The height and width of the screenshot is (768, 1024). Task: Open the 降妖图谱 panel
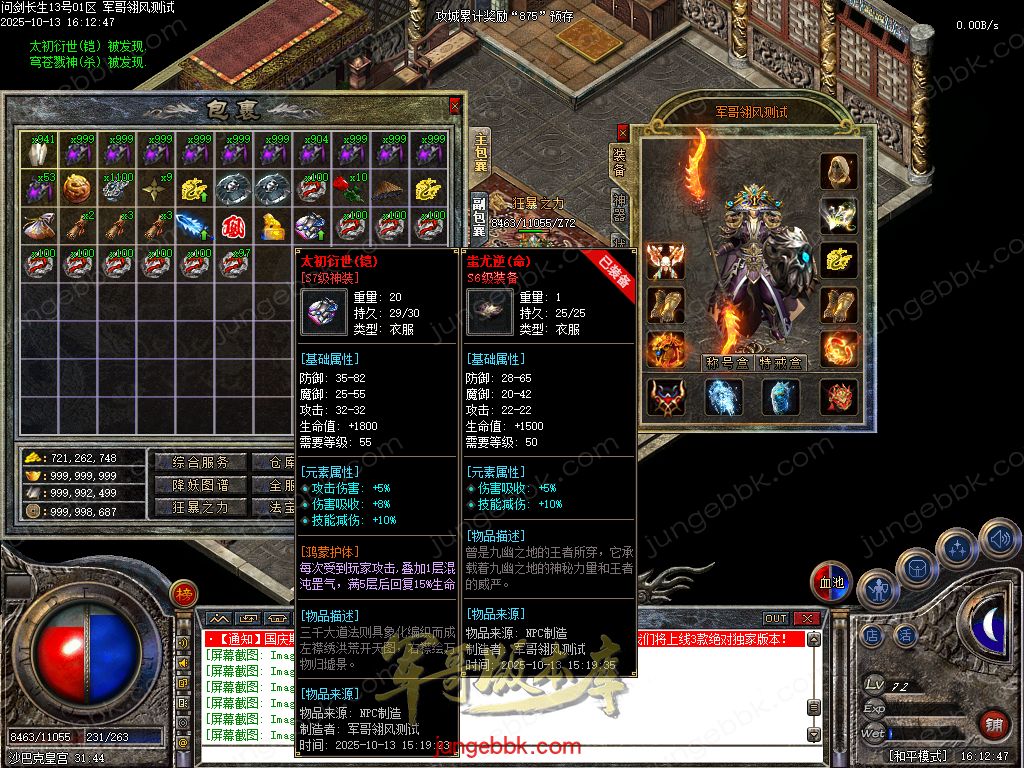point(193,485)
